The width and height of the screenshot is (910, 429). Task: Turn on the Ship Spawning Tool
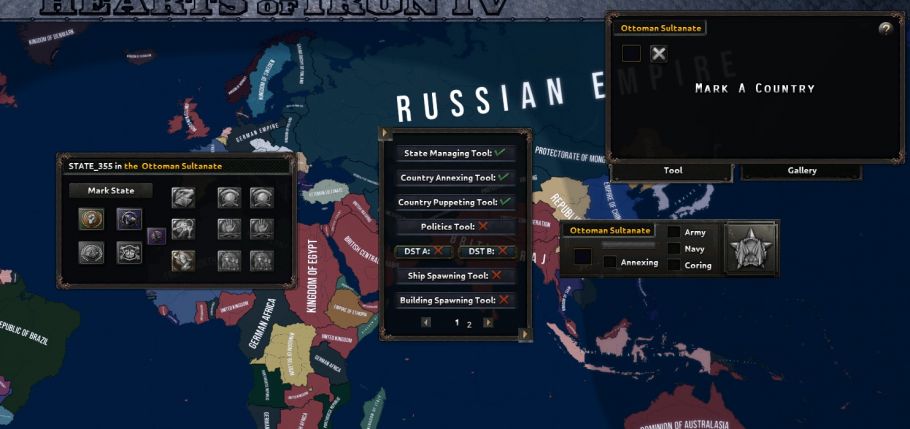454,275
